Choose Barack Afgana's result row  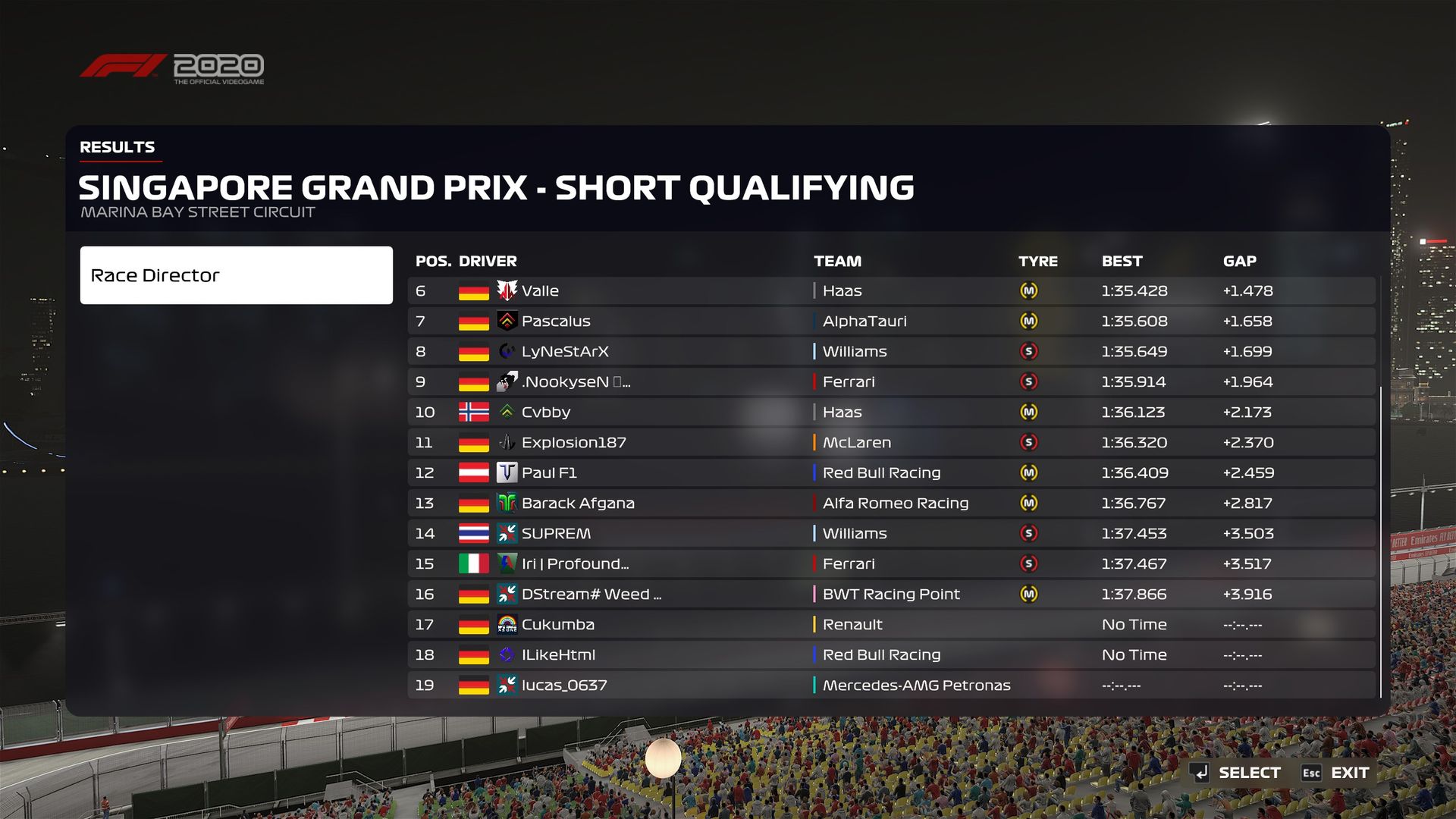890,504
